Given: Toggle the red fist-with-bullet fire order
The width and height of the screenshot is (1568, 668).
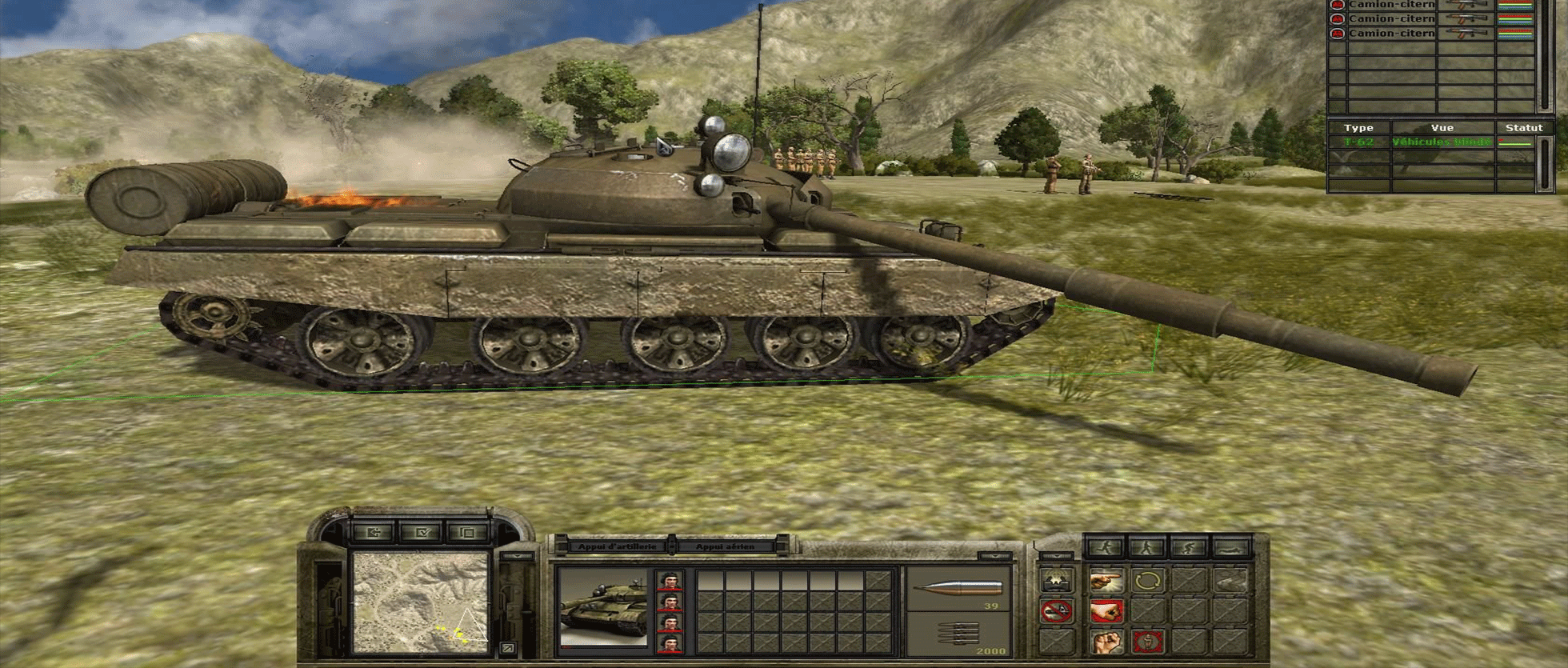Looking at the screenshot, I should (x=1106, y=612).
